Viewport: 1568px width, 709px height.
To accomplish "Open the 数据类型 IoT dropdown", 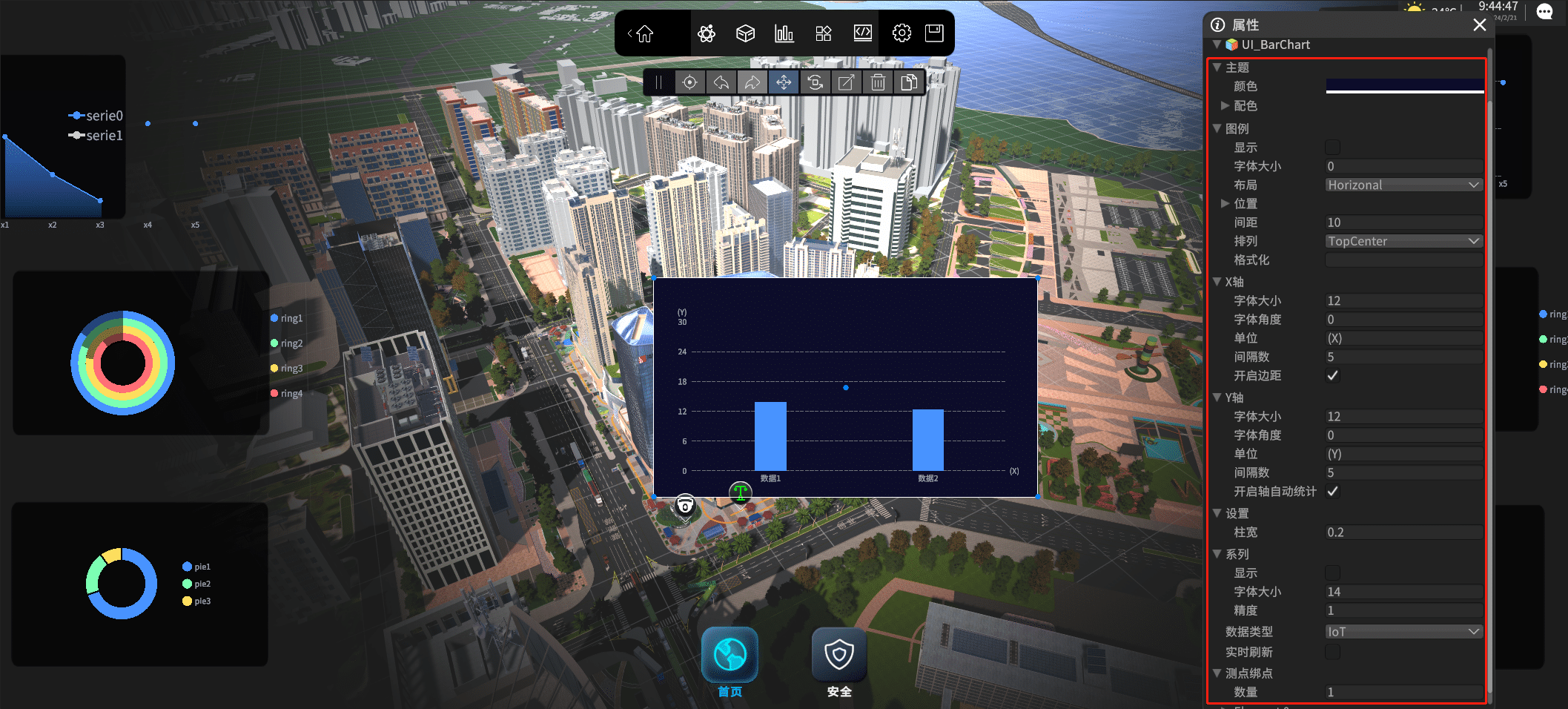I will pos(1403,631).
